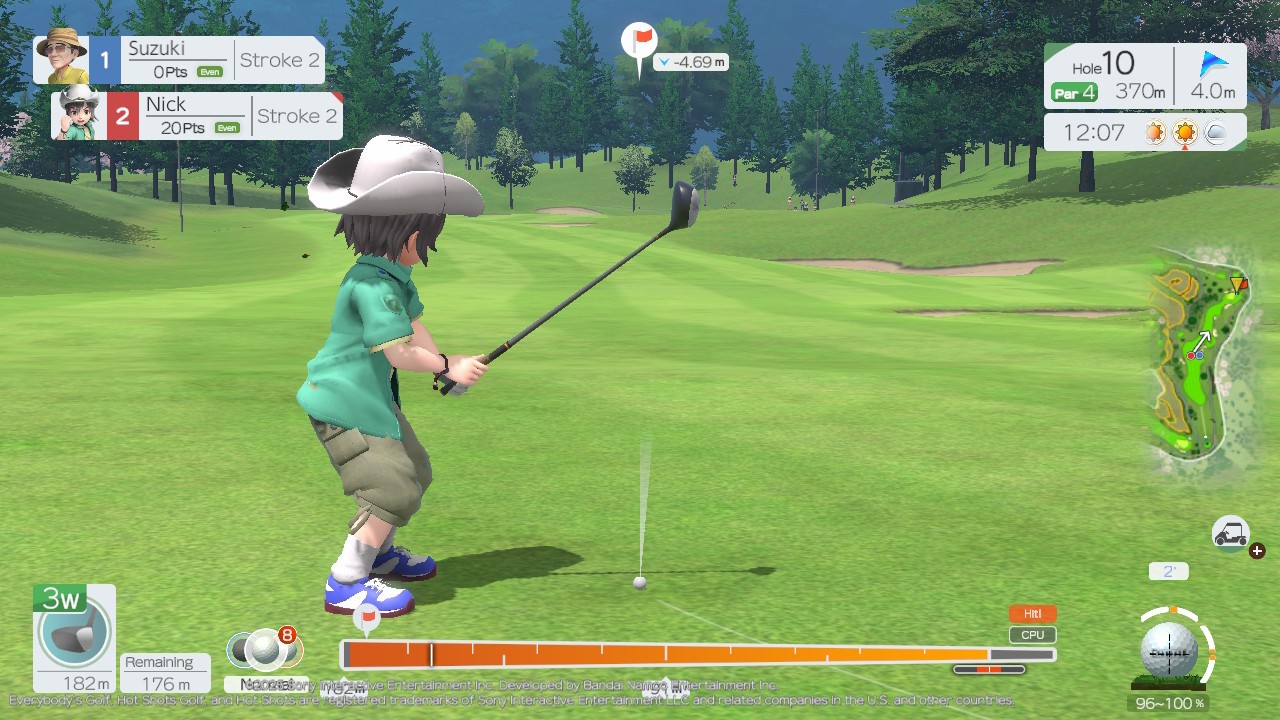Screen dimensions: 1280x720
Task: Select the ball impact point indicator
Action: tap(1169, 650)
